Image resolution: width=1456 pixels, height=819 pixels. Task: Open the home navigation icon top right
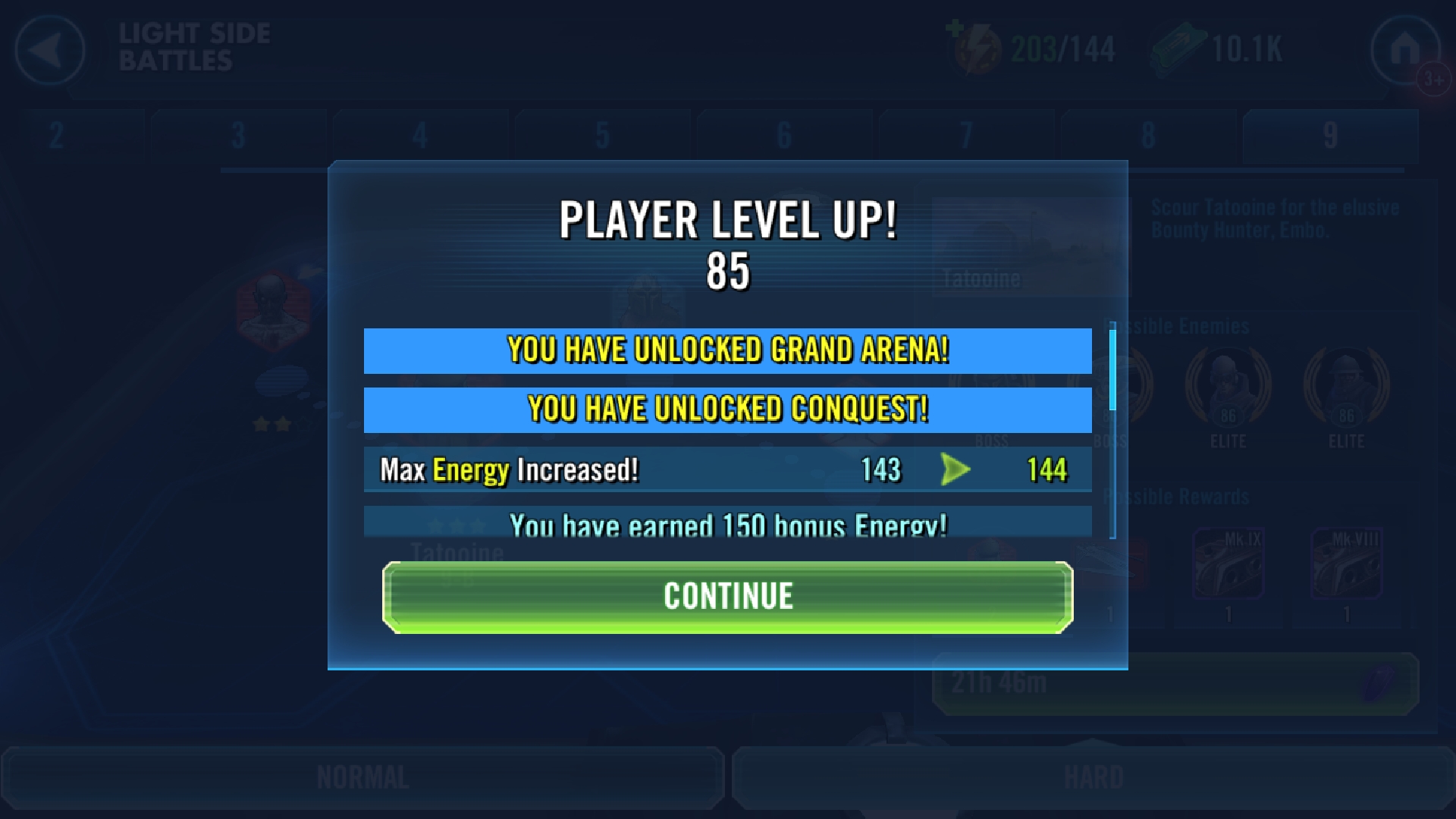(1407, 47)
